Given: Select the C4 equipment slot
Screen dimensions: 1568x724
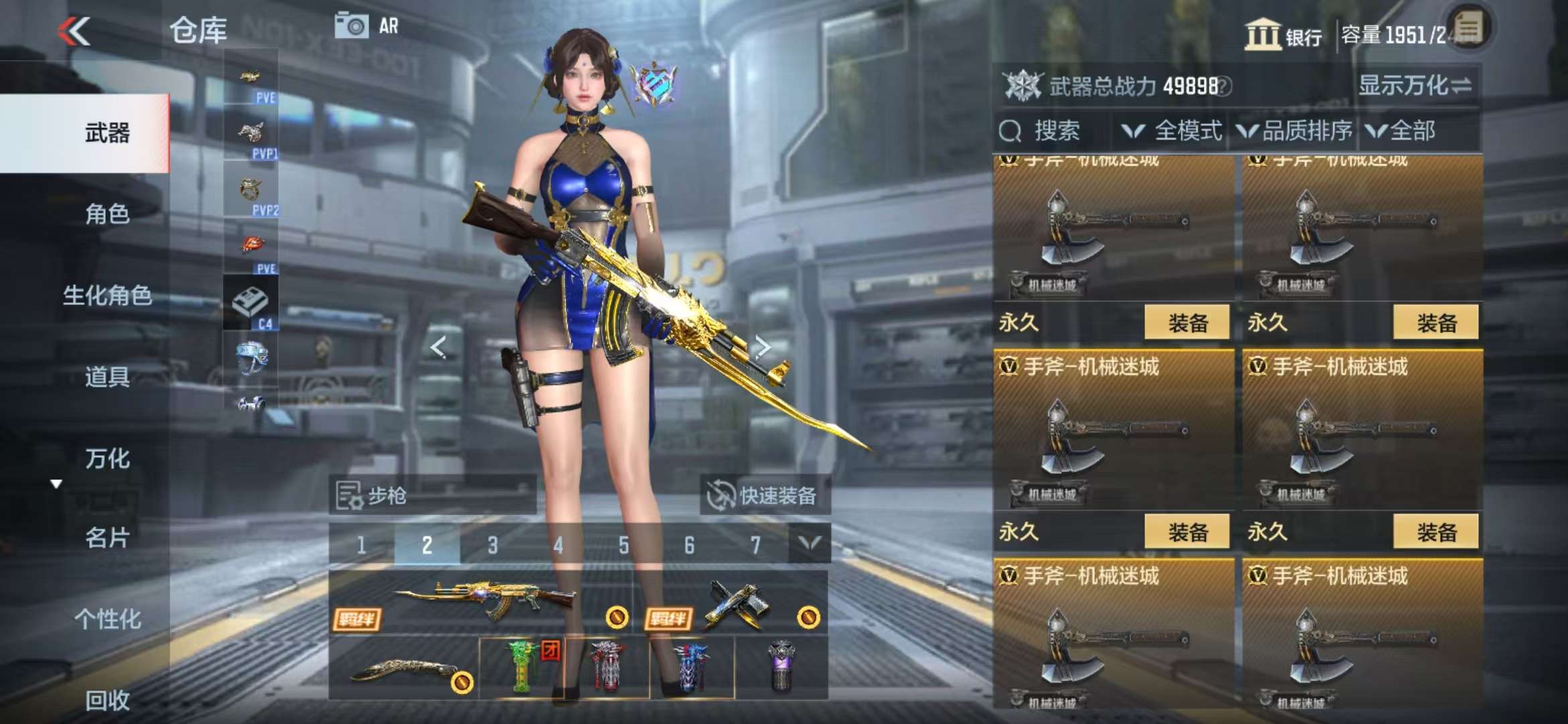Looking at the screenshot, I should click(251, 304).
